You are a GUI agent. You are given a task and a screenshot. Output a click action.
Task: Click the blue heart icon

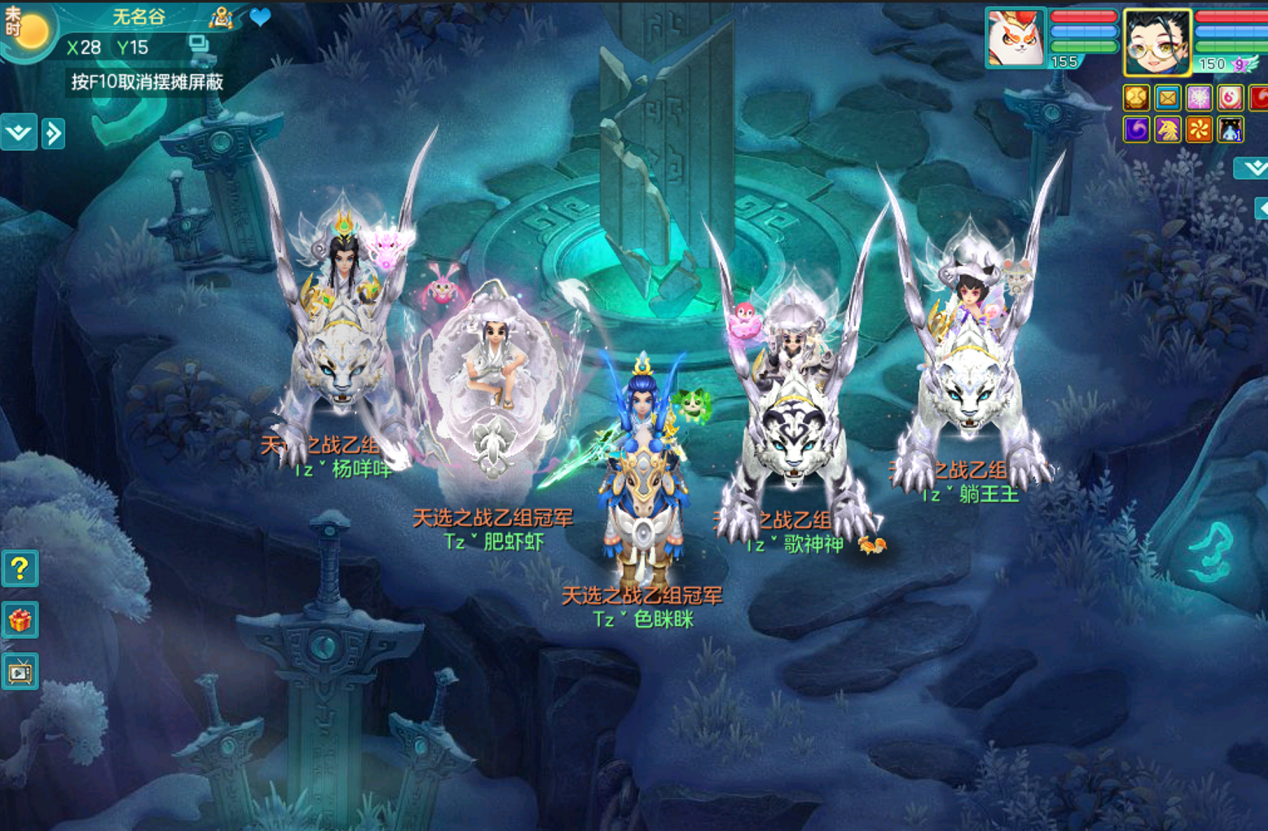pyautogui.click(x=260, y=17)
